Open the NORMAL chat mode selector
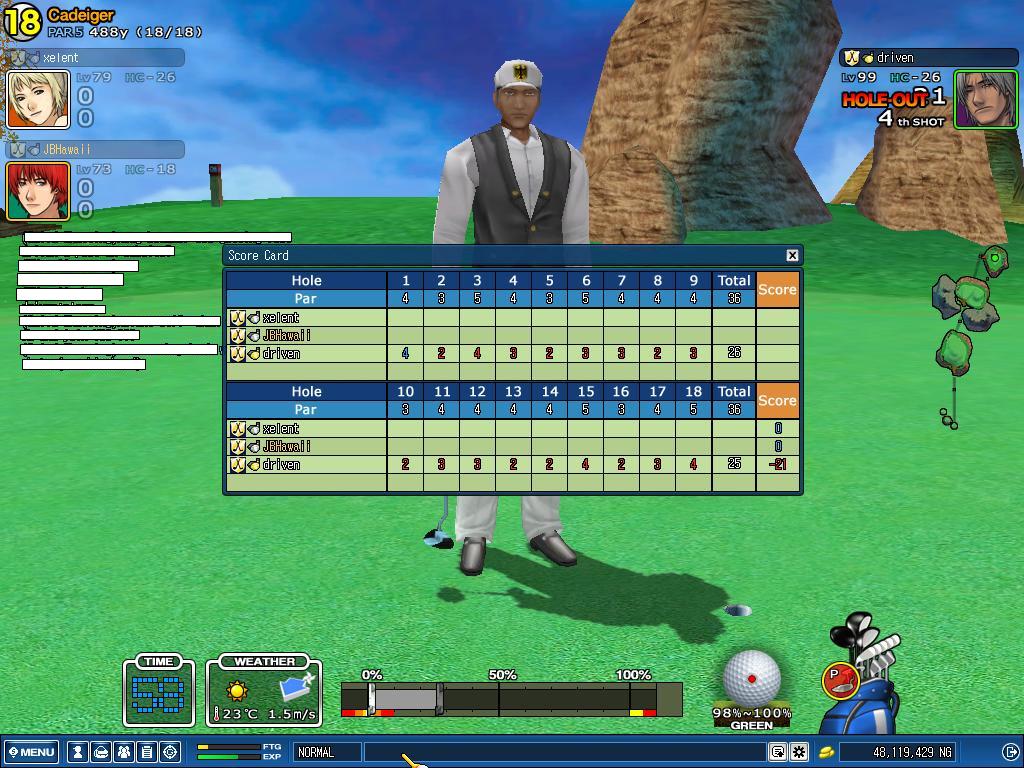Screen dimensions: 1024x768 point(327,752)
